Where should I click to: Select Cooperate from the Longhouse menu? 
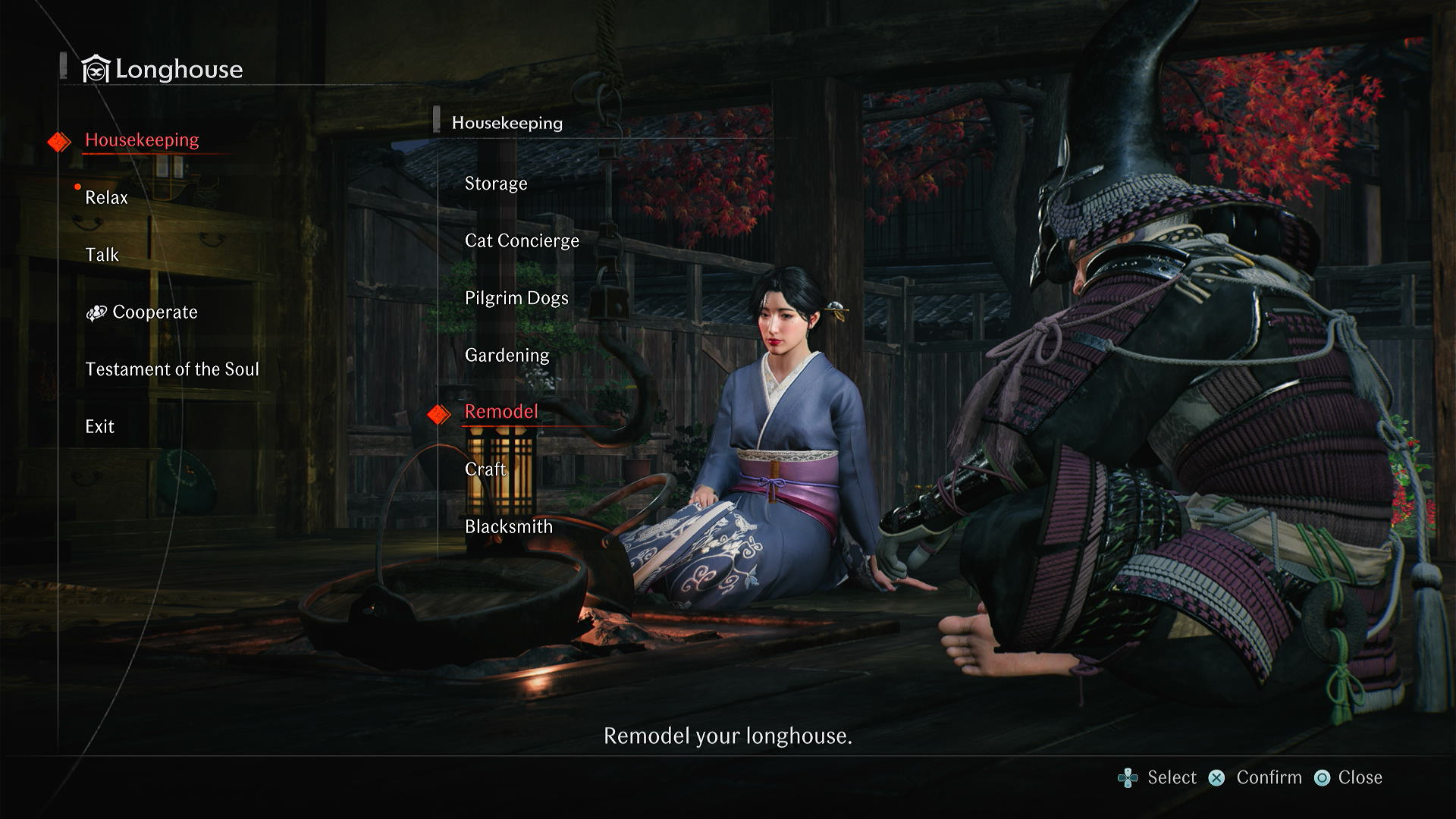pyautogui.click(x=154, y=312)
